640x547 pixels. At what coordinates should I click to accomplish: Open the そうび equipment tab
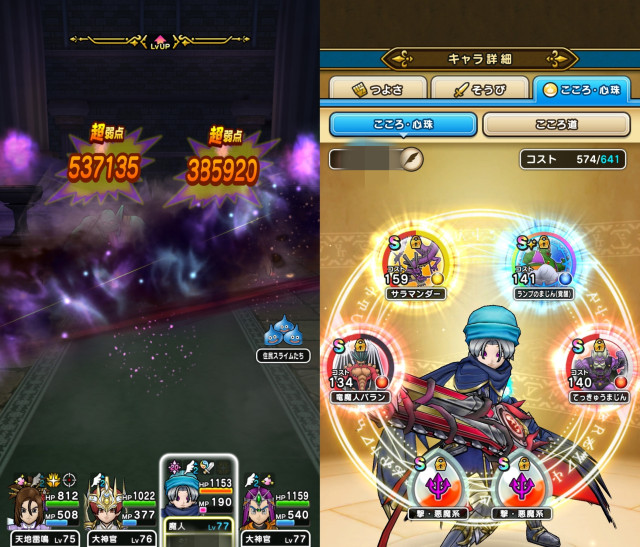pos(478,90)
